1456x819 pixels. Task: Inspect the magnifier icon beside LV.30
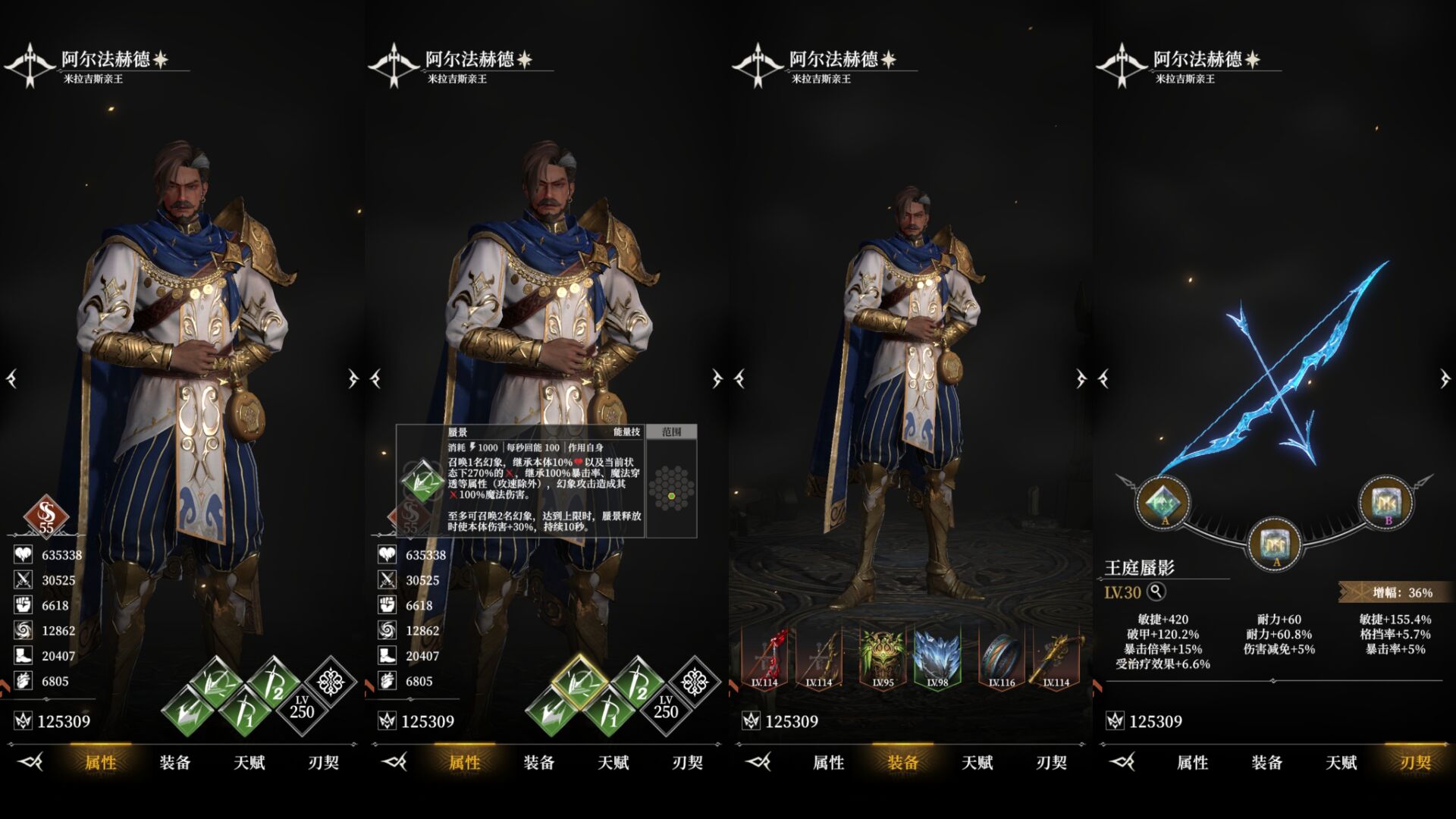click(1156, 591)
